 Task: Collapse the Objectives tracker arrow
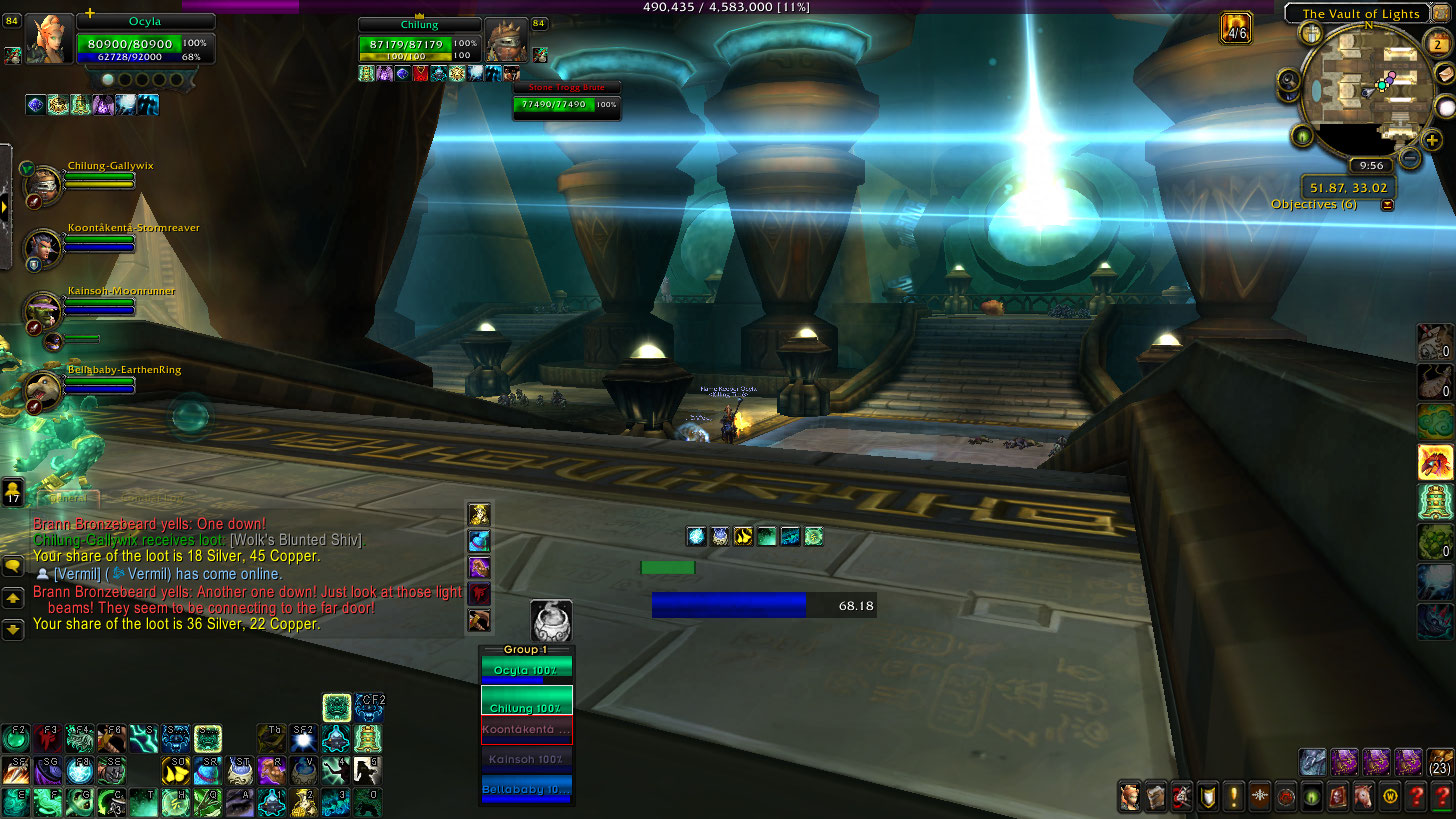click(x=1387, y=205)
